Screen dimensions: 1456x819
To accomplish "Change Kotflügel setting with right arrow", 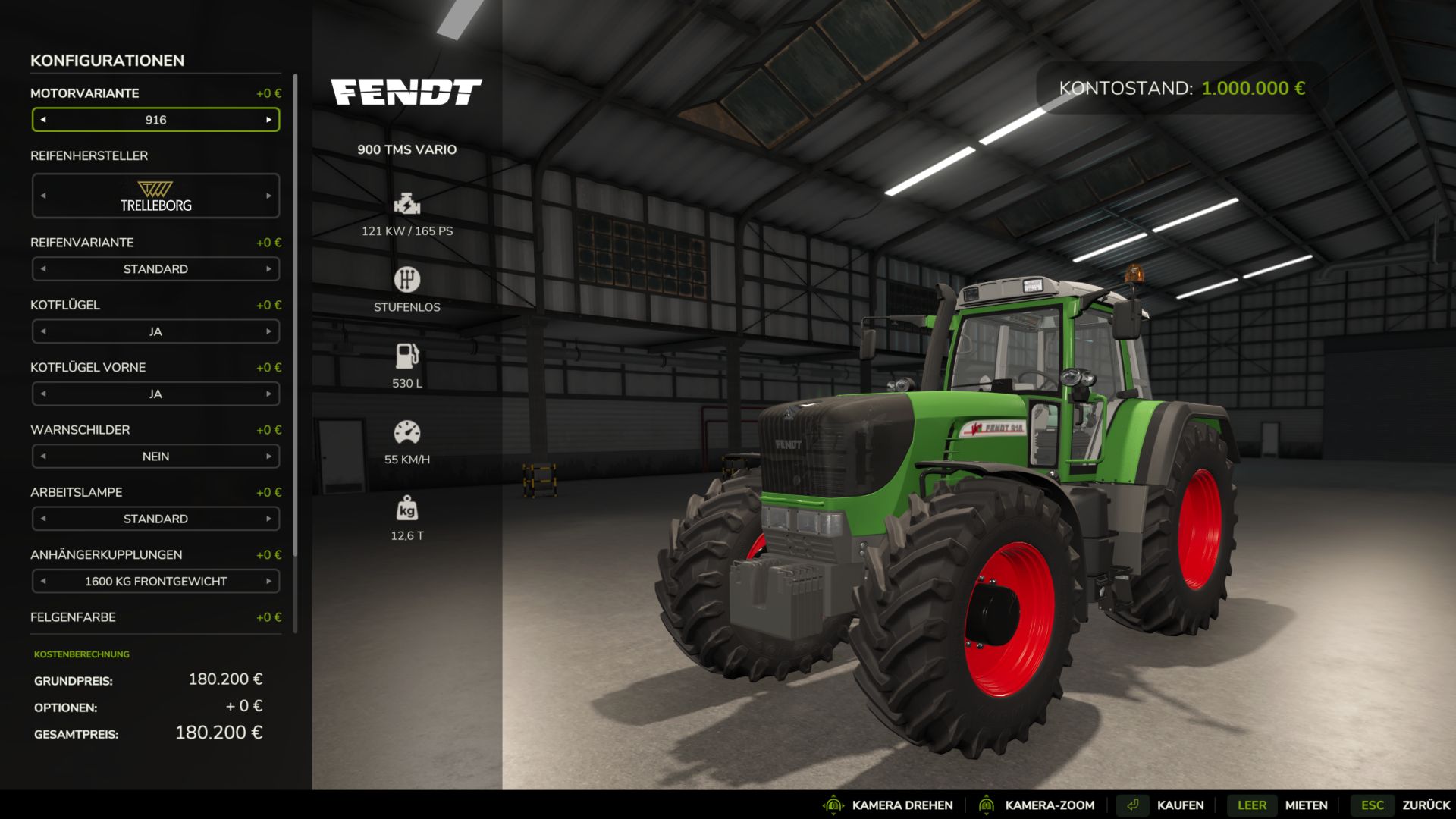I will point(268,331).
